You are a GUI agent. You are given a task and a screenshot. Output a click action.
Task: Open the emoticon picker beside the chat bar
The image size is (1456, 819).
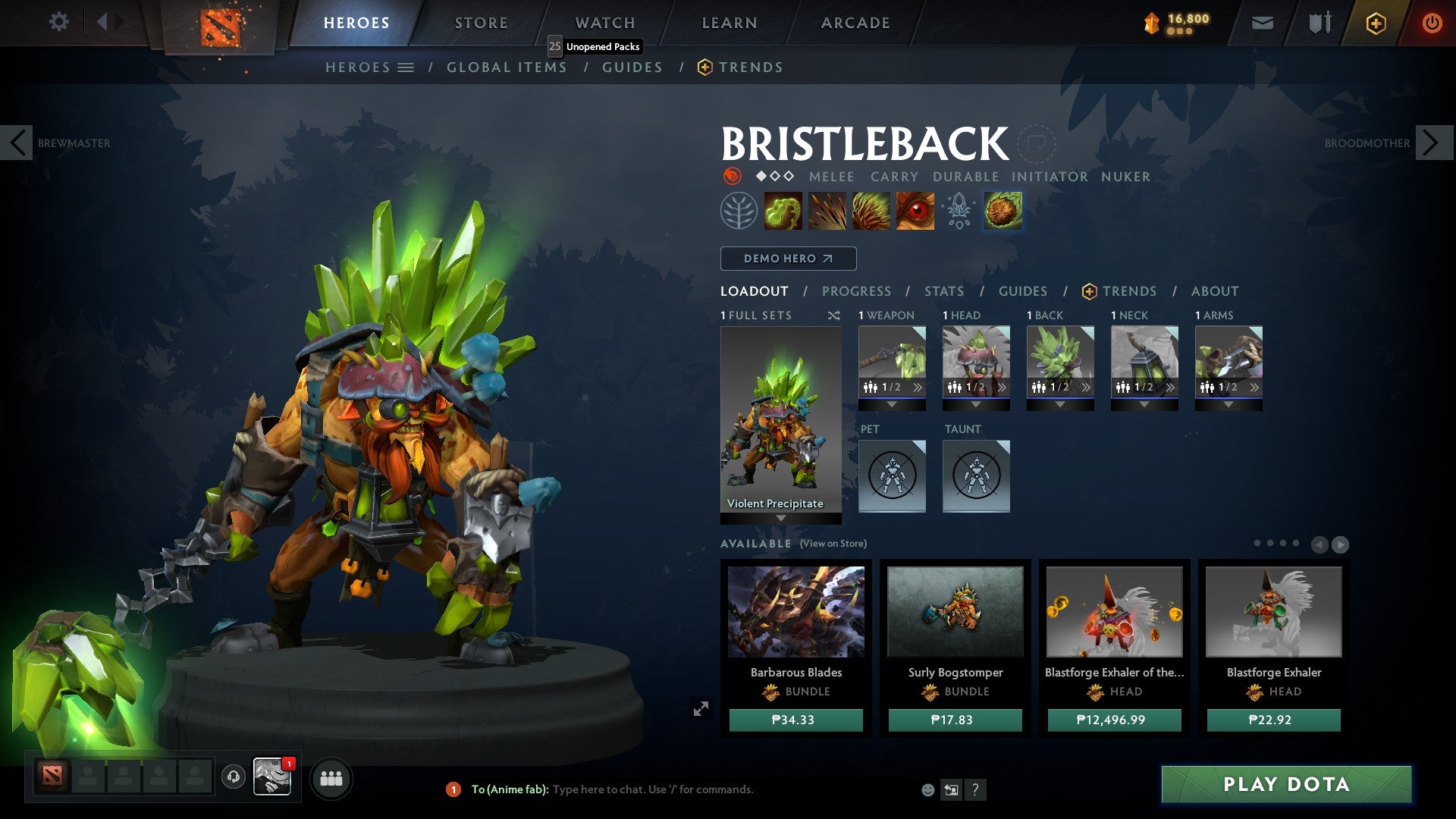[x=927, y=789]
